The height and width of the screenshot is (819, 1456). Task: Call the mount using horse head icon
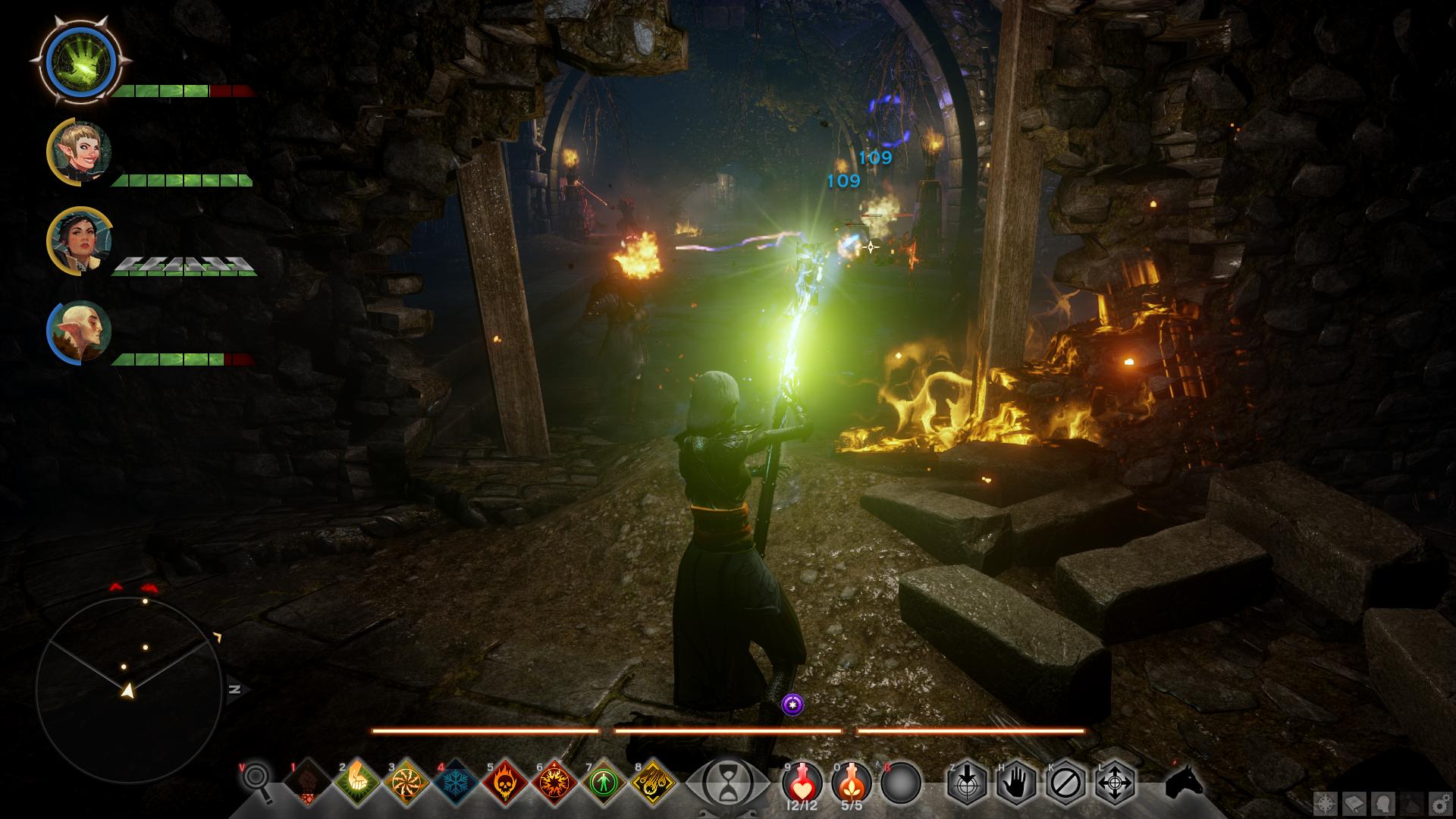(1184, 782)
